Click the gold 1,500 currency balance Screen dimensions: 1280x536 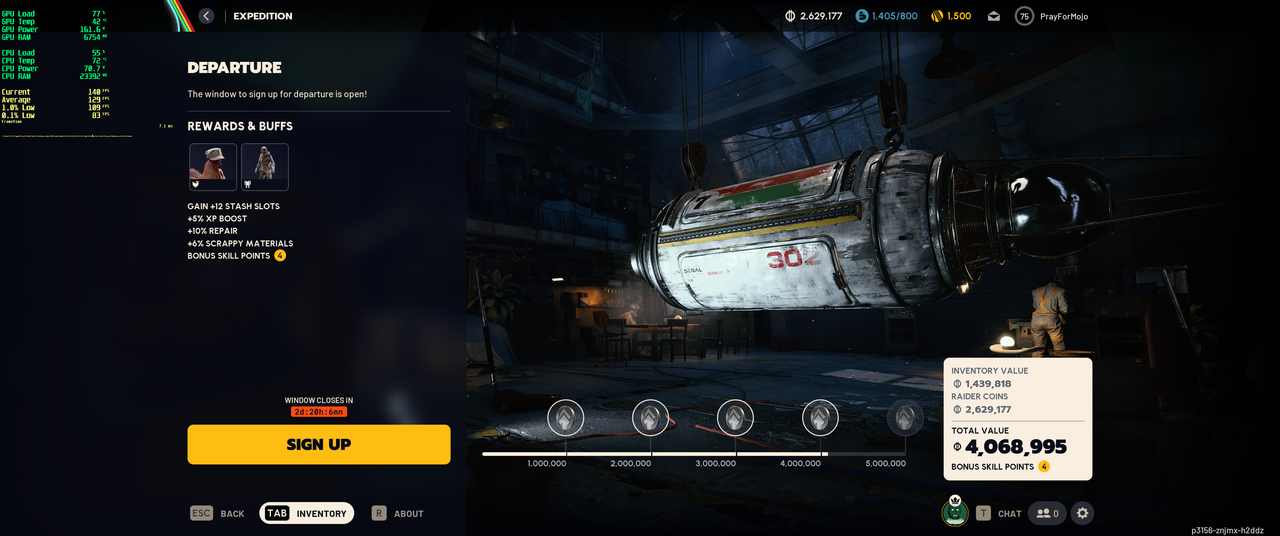[951, 16]
